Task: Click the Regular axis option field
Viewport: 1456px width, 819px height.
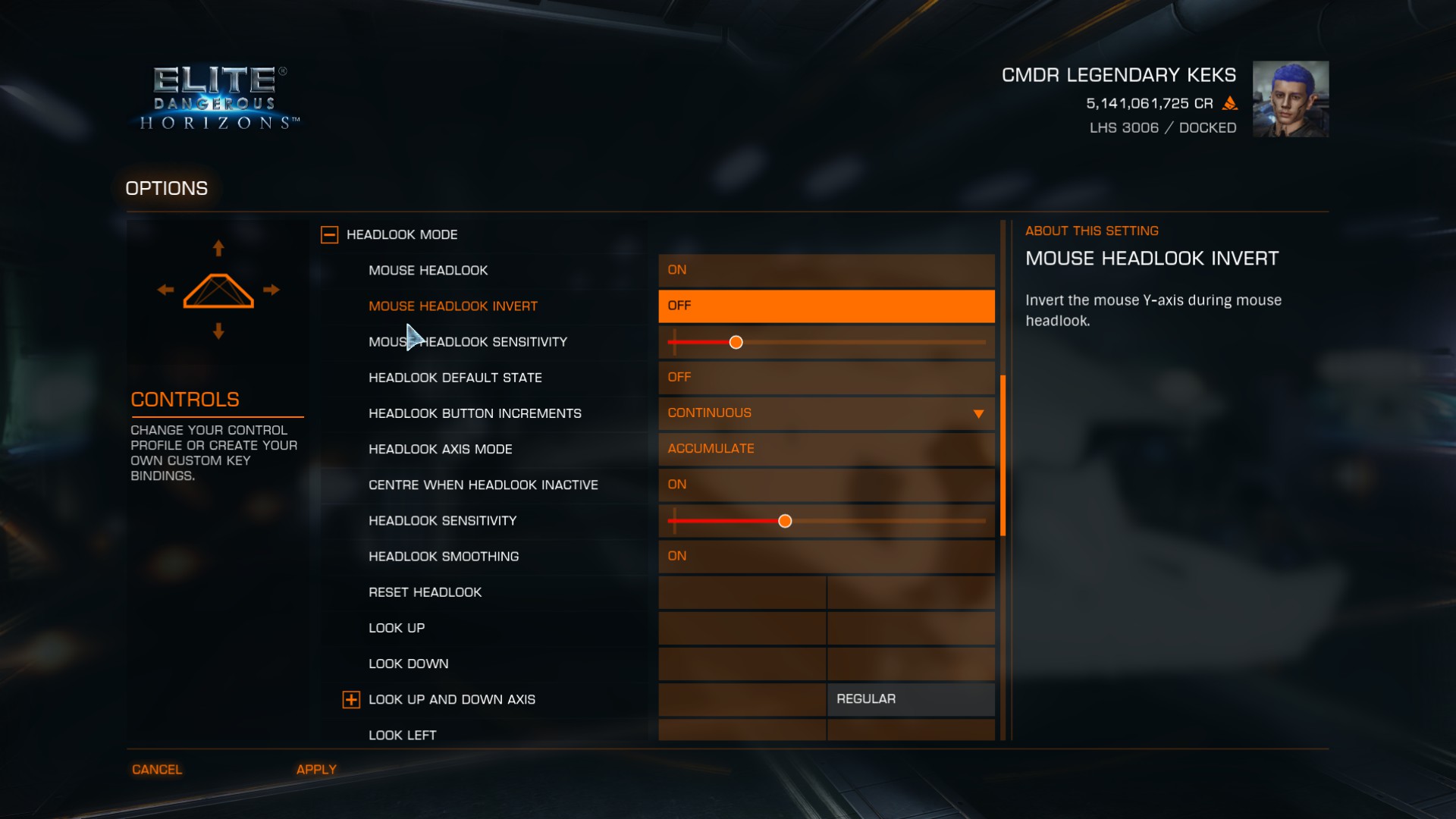Action: tap(910, 699)
